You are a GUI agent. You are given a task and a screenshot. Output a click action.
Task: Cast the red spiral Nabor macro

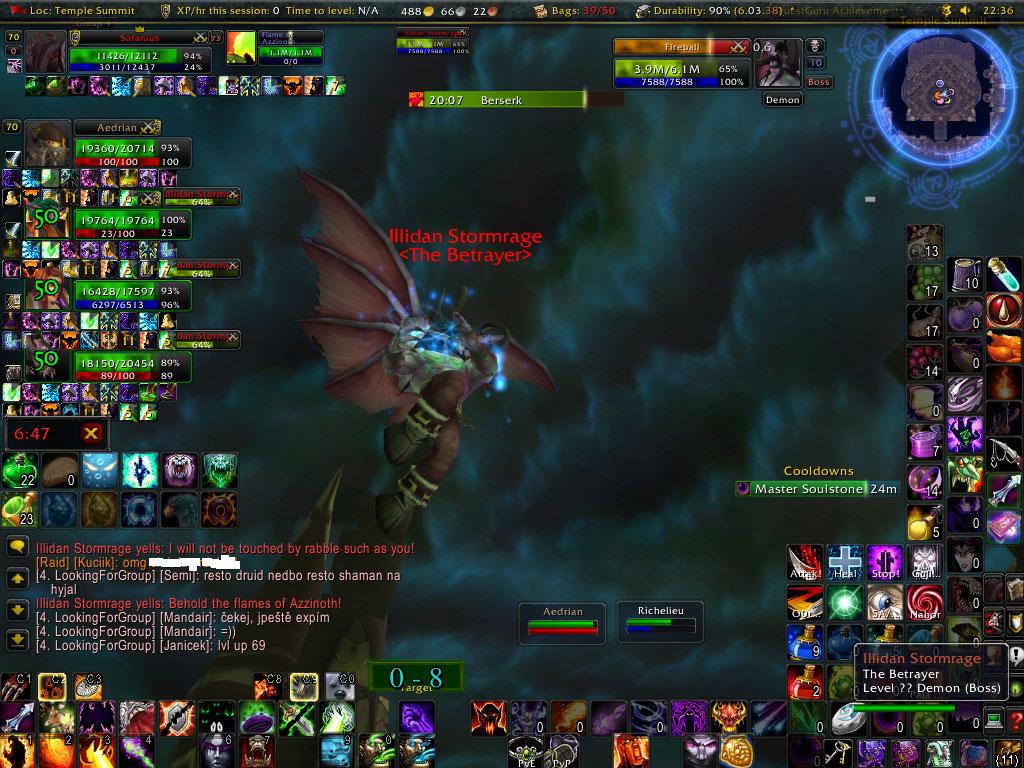tap(925, 602)
